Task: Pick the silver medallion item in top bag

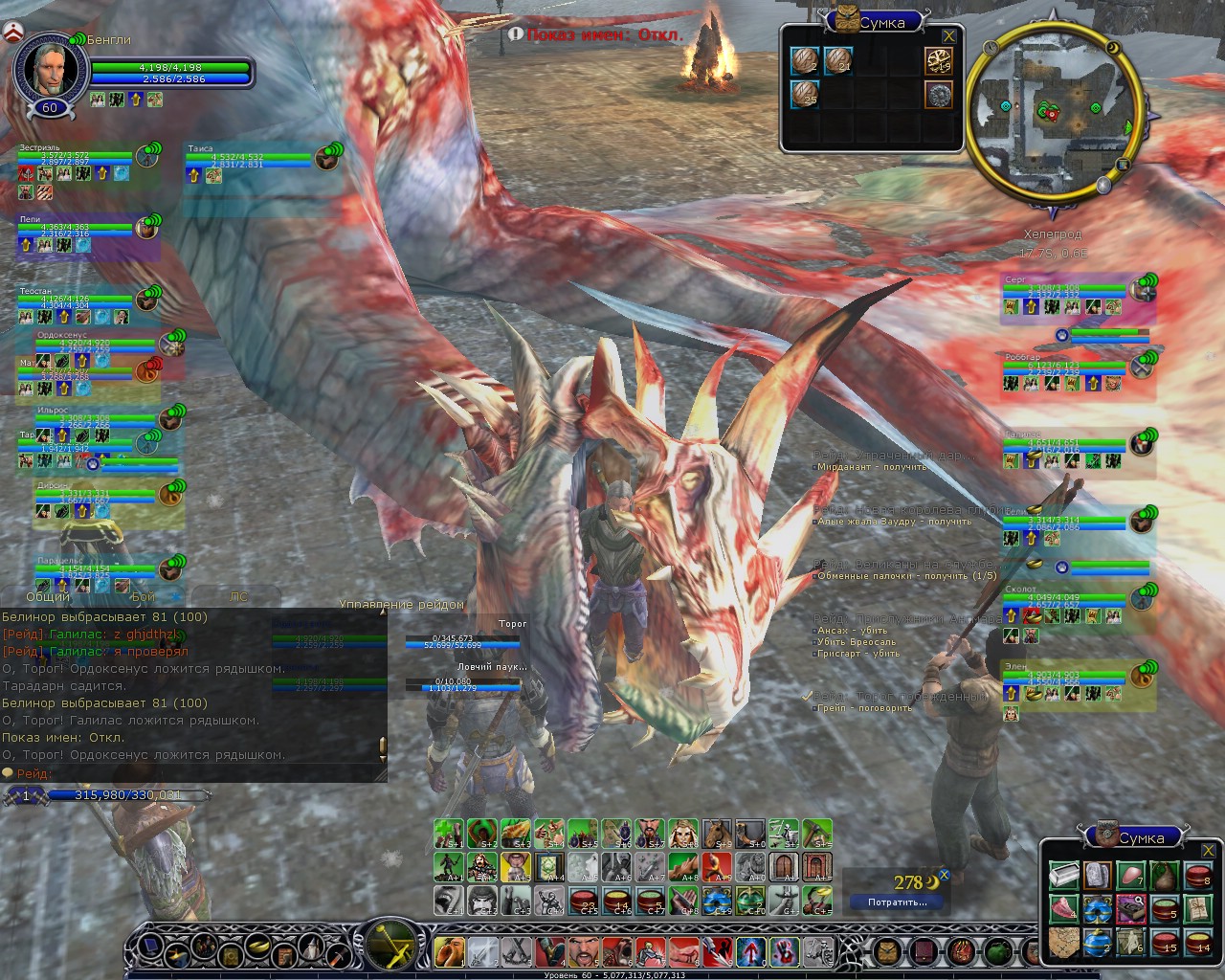Action: [x=938, y=95]
